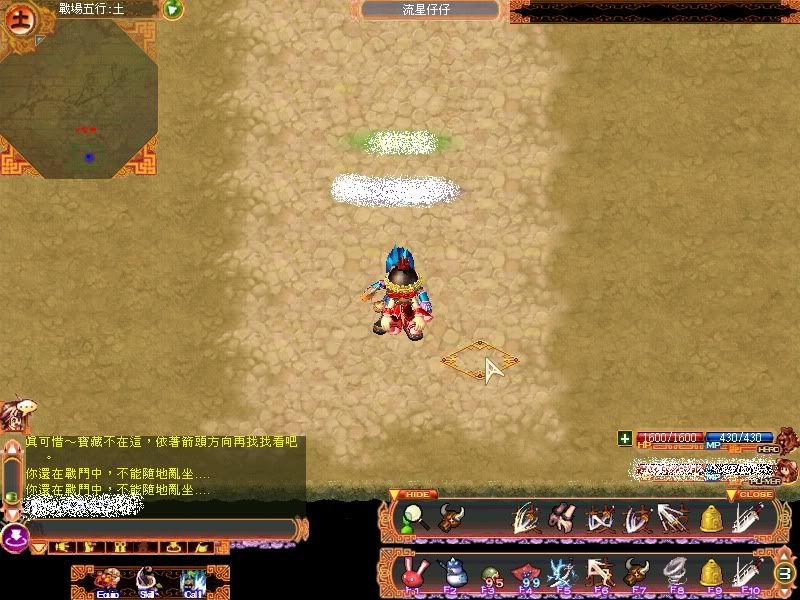Screen dimensions: 800x600
Task: Close the skill bar with CLOSE button
Action: 756,494
